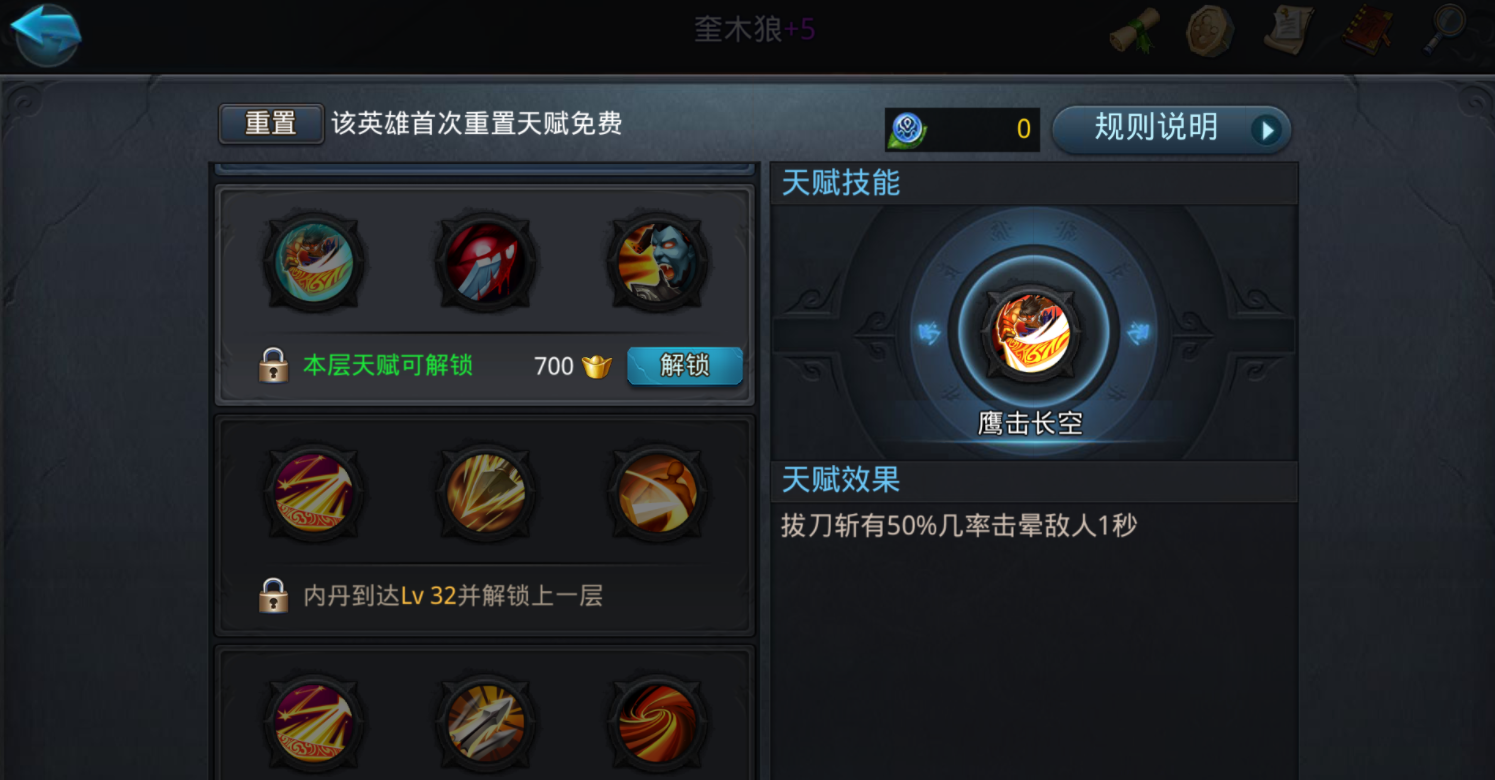Click the spiral vortex talent icon bottom row

[x=657, y=722]
